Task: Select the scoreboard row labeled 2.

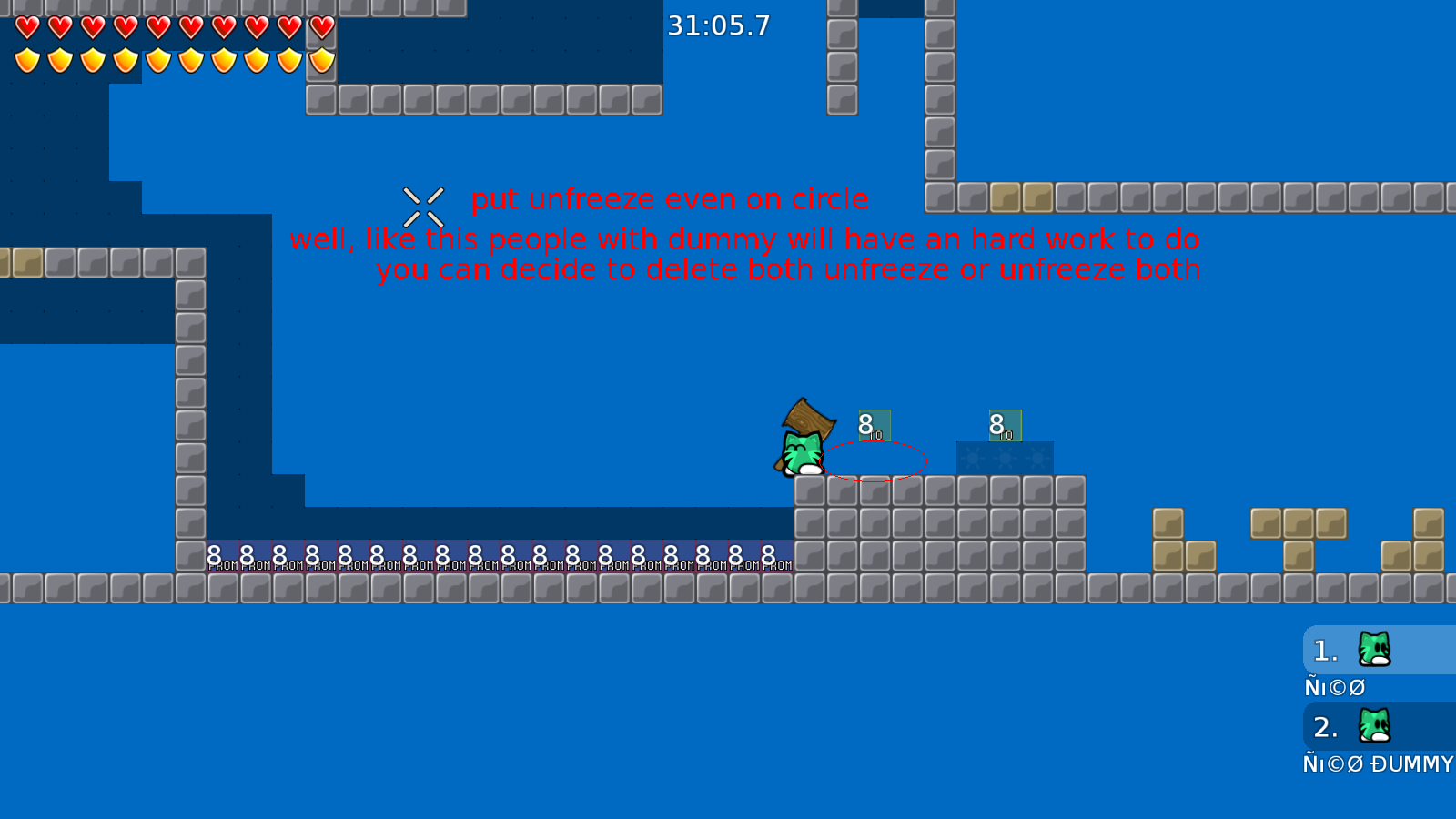Action: (1325, 727)
